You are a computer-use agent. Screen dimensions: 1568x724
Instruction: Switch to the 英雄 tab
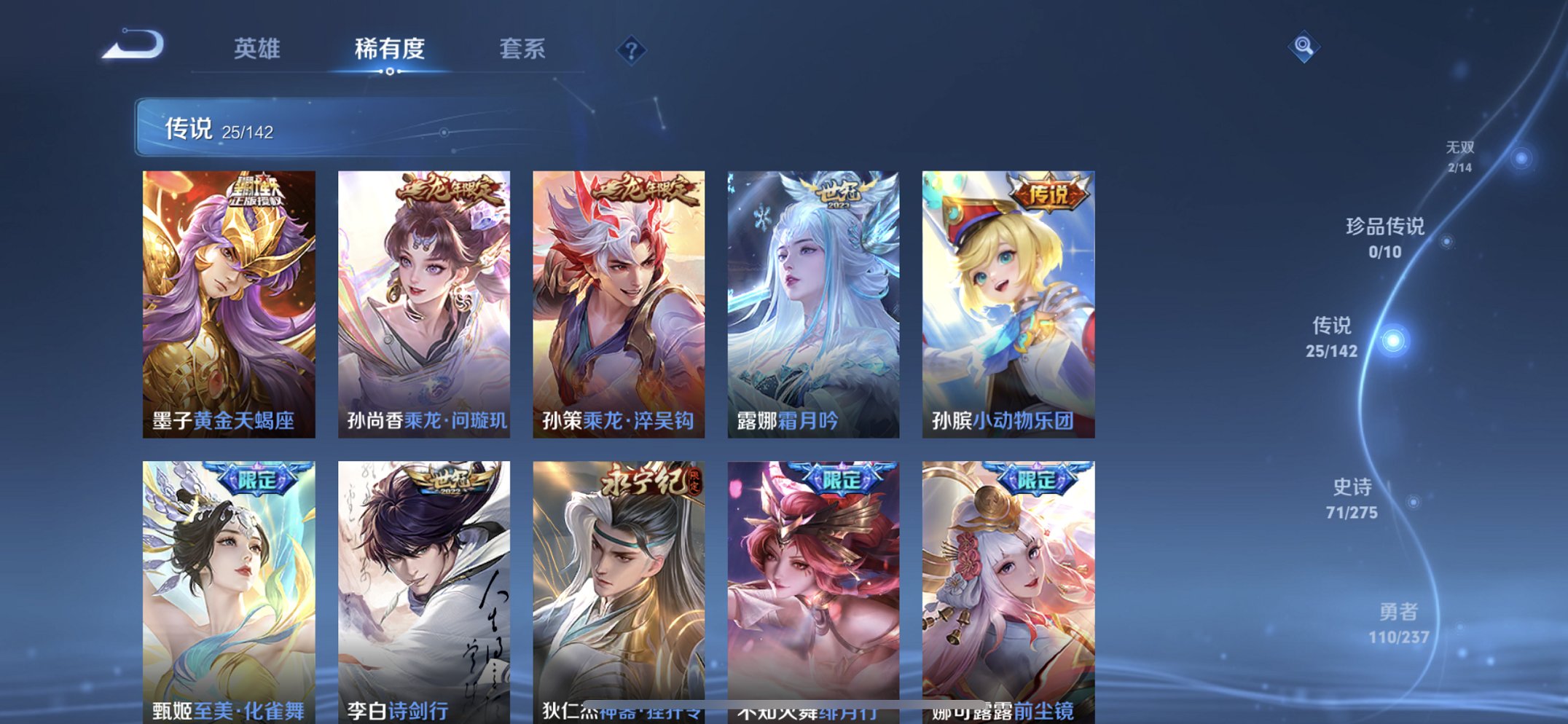tap(256, 48)
